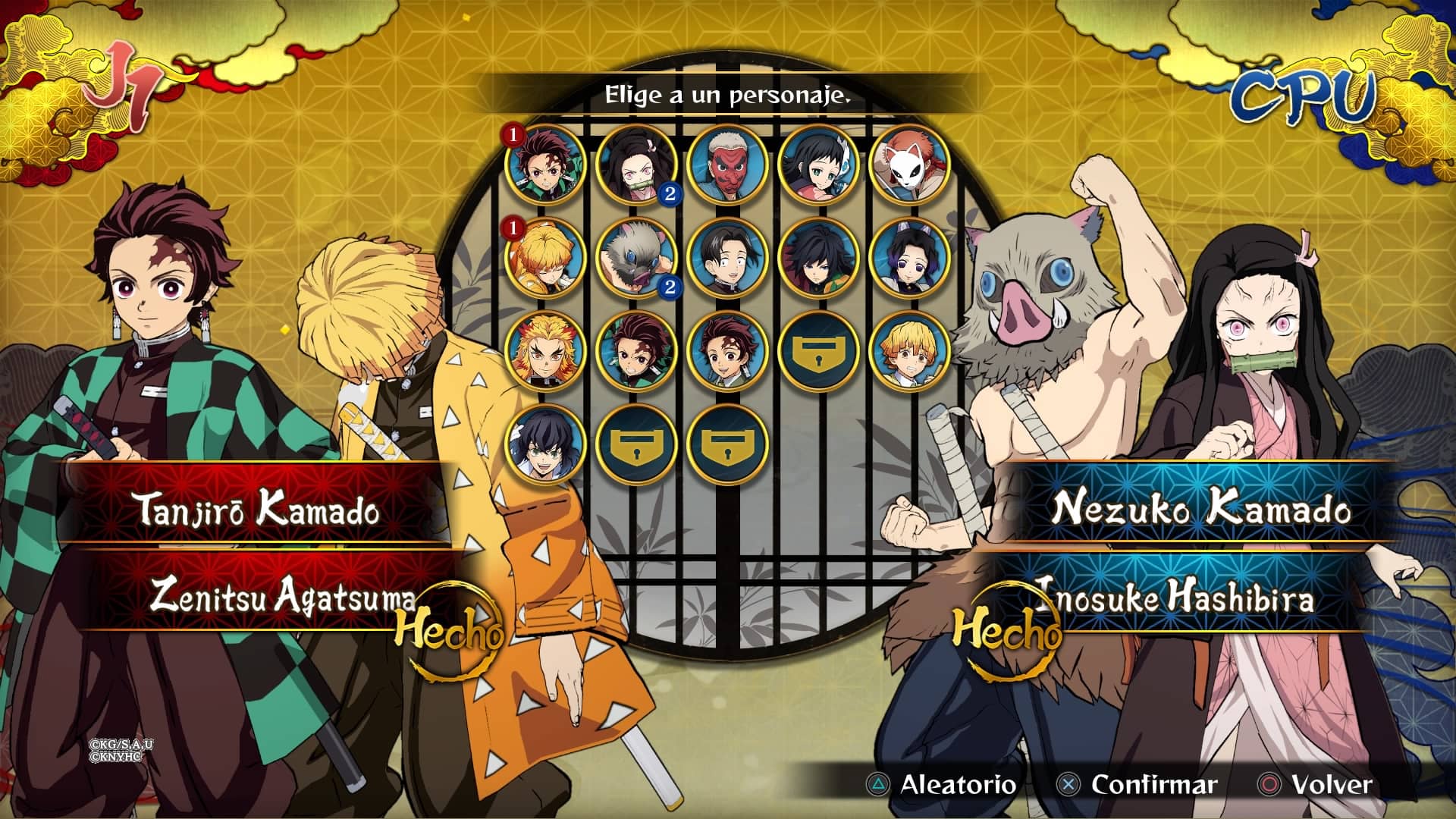Screen dimensions: 1456x819
Task: Select Makomo's portrait in the roster
Action: click(x=817, y=164)
